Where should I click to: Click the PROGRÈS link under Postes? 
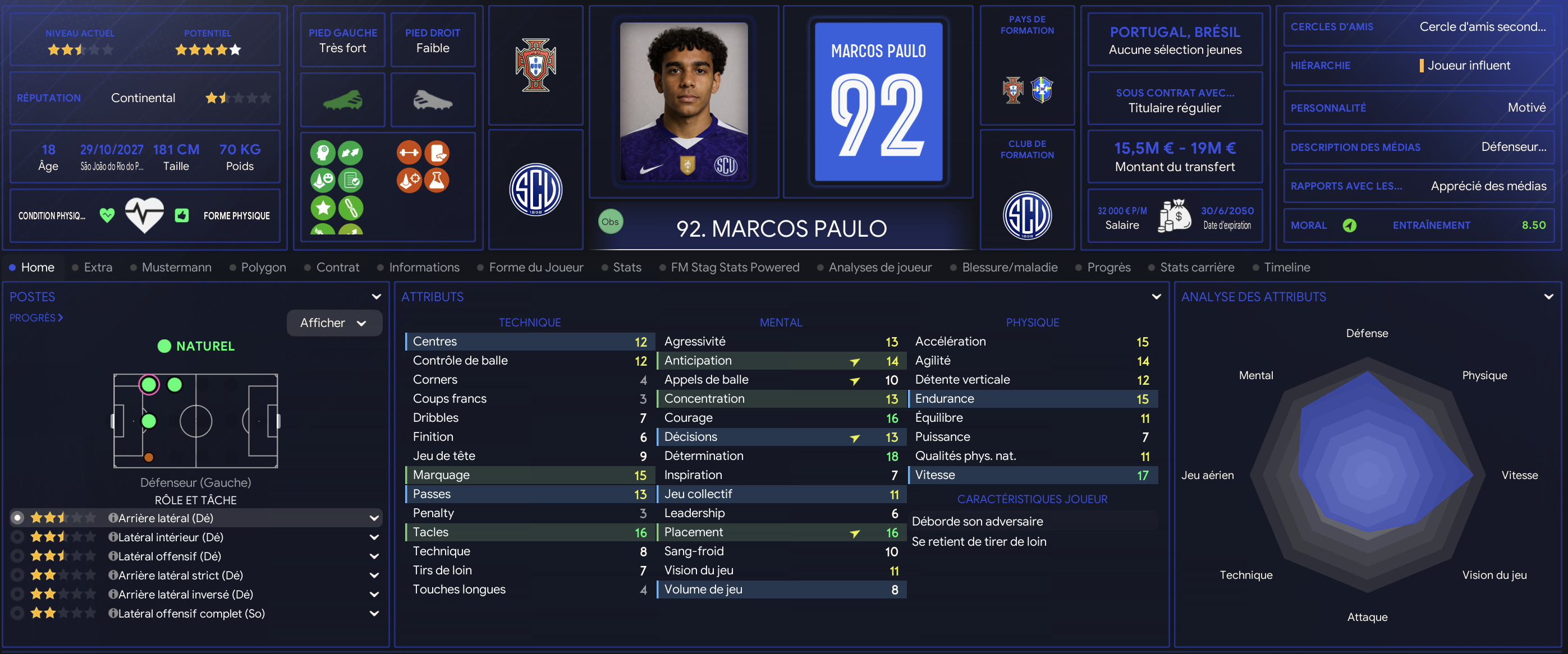pos(36,317)
